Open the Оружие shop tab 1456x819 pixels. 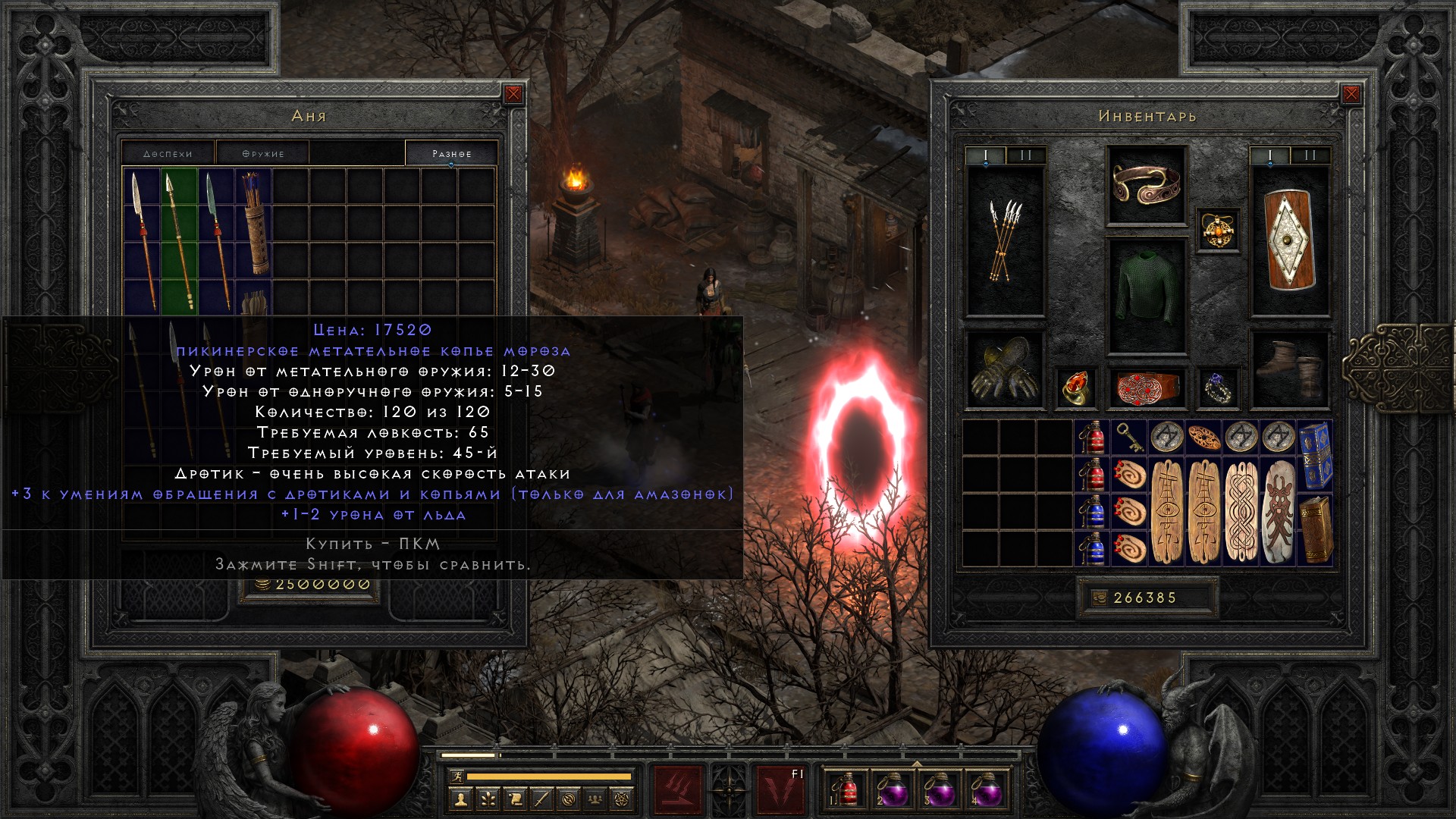tap(263, 153)
